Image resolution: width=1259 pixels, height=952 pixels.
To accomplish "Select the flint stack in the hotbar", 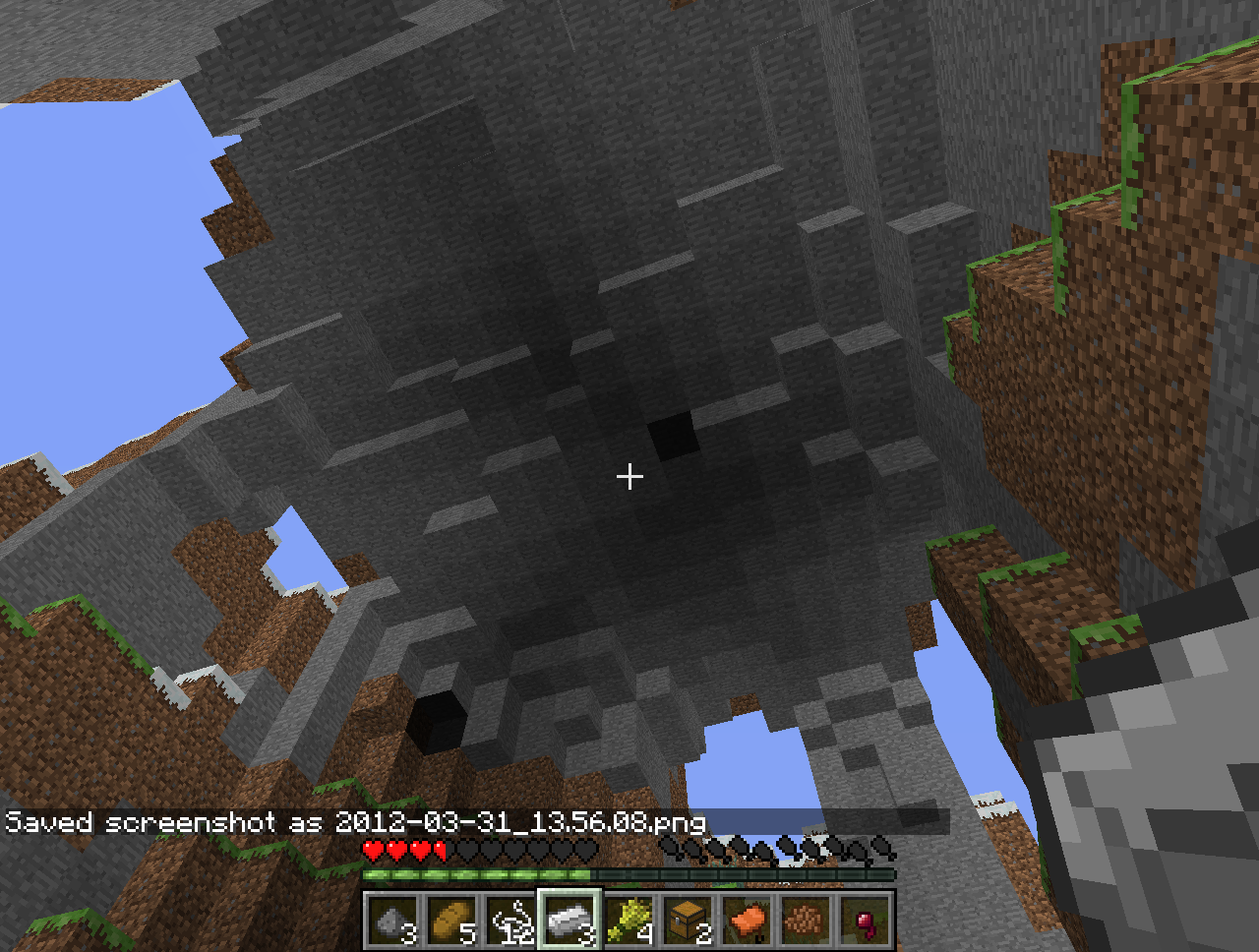I will 393,921.
